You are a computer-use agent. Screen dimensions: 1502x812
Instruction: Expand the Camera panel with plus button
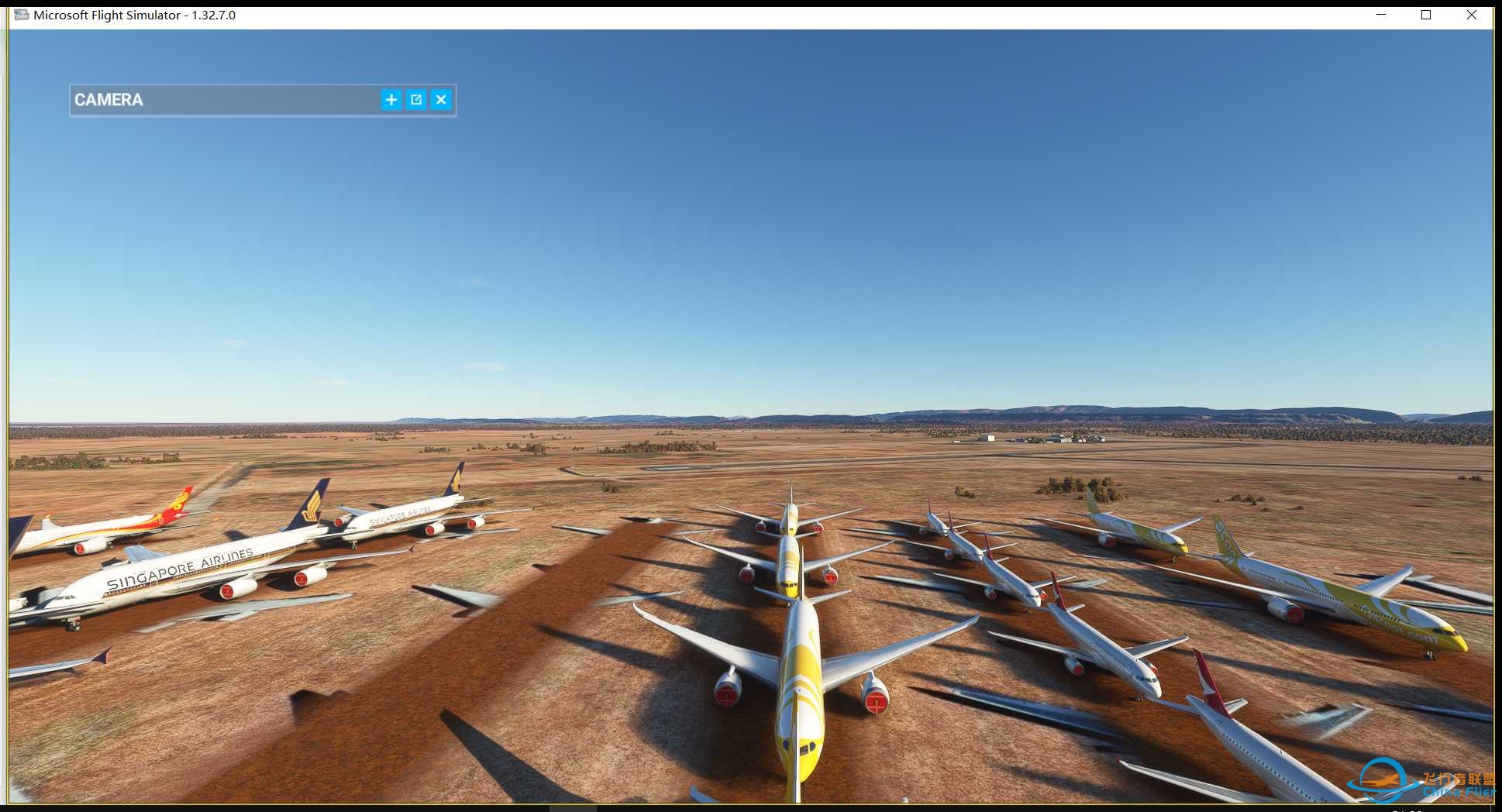coord(391,100)
